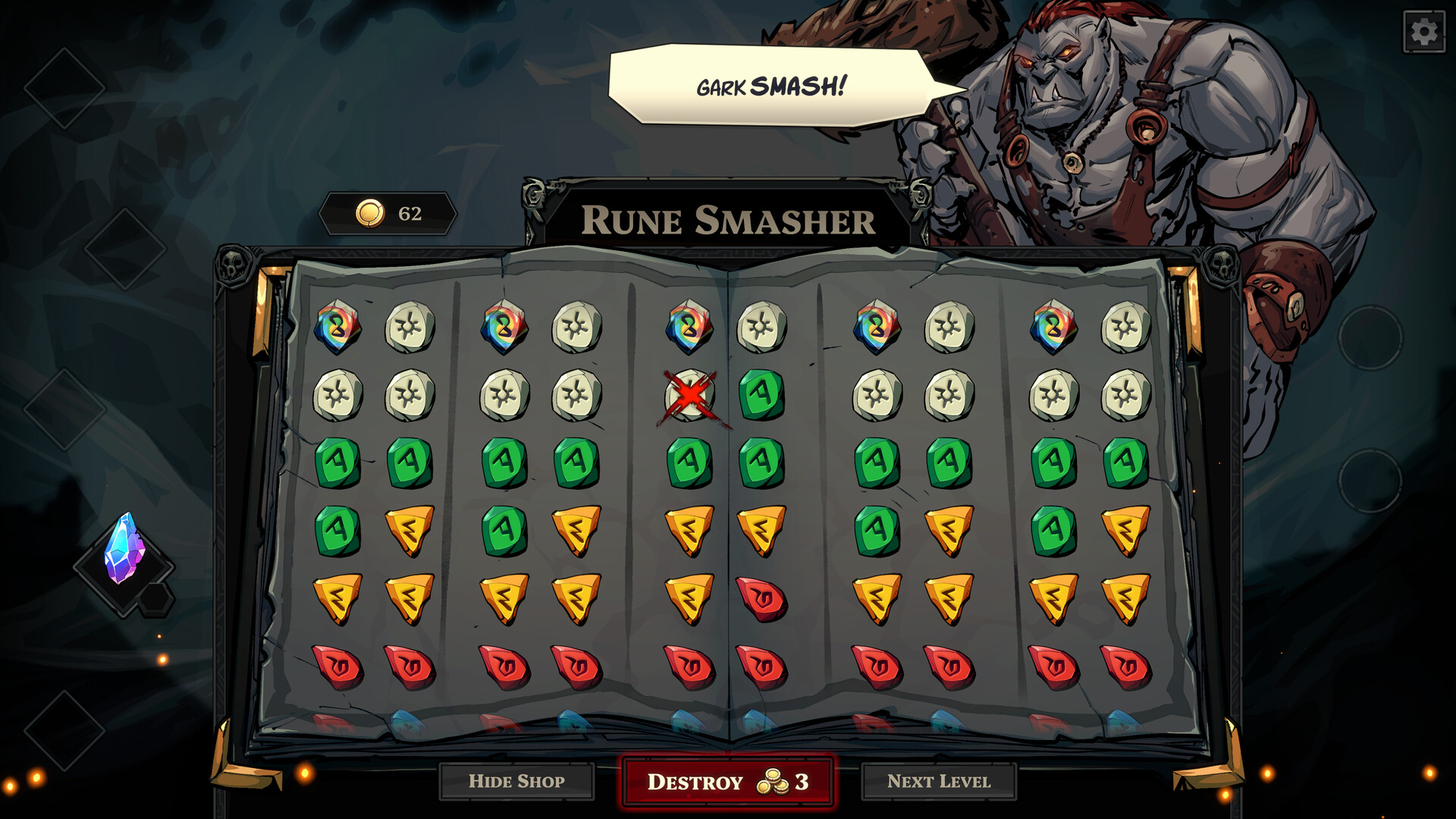1456x819 pixels.
Task: Click the red-crossed white rune on the center page
Action: pyautogui.click(x=687, y=394)
